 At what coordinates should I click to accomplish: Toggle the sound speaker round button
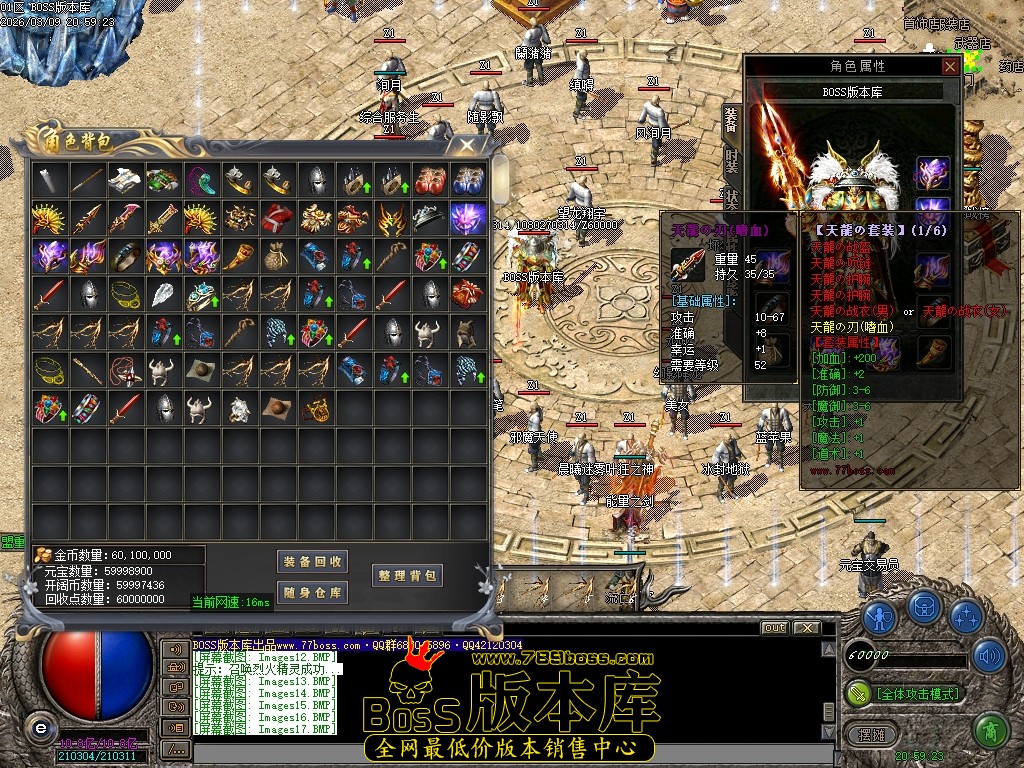coord(989,656)
